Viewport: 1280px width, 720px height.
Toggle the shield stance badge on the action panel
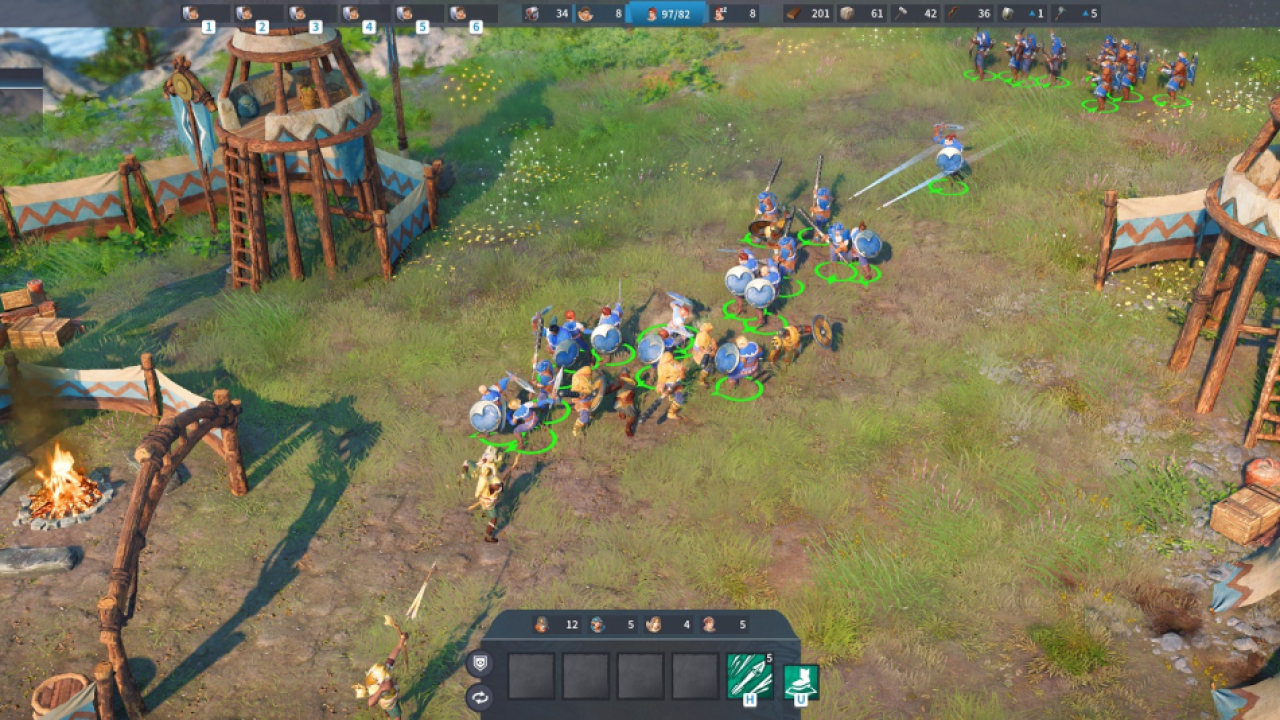[480, 662]
